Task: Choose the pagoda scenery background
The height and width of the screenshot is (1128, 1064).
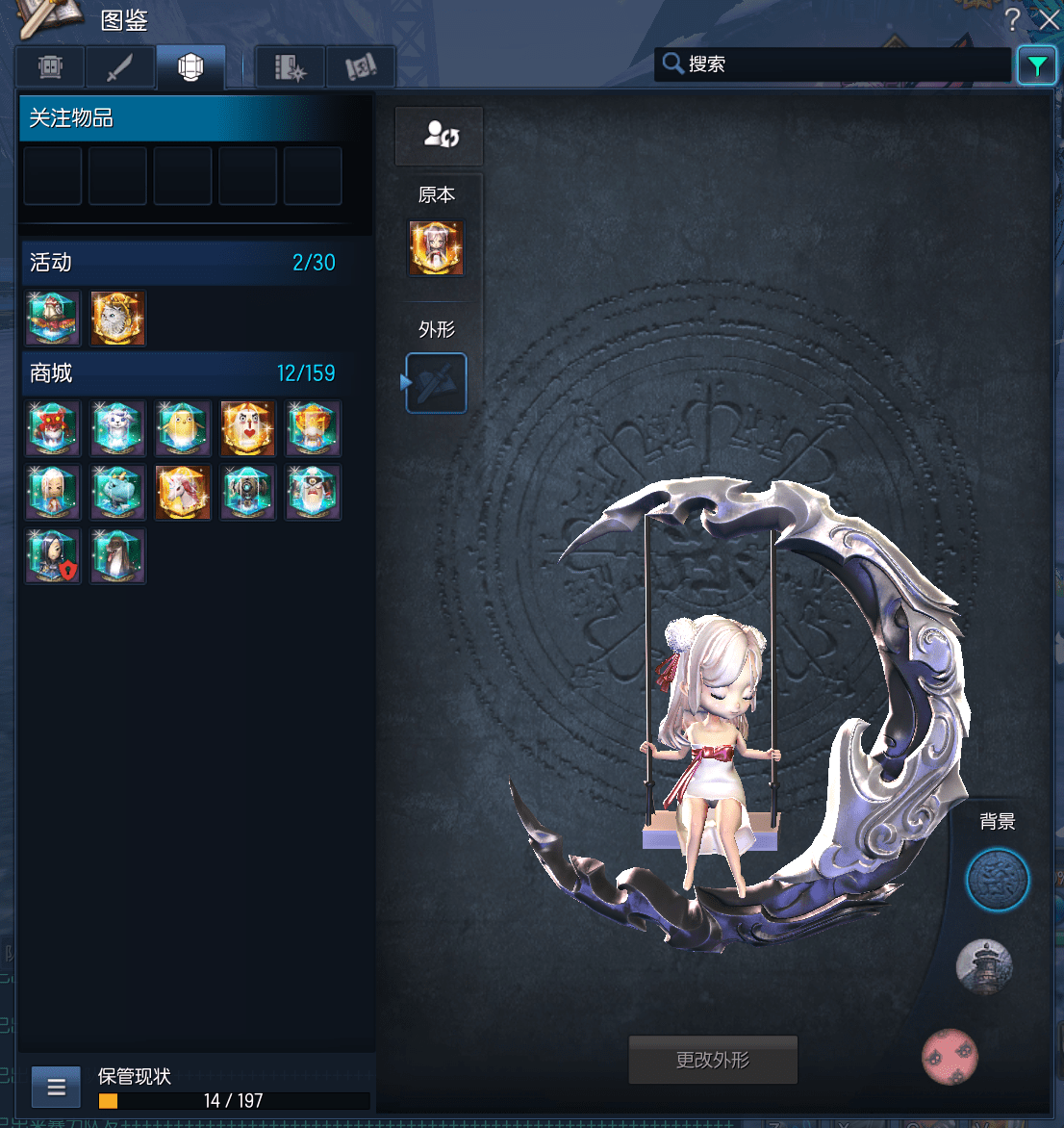Action: (x=984, y=966)
